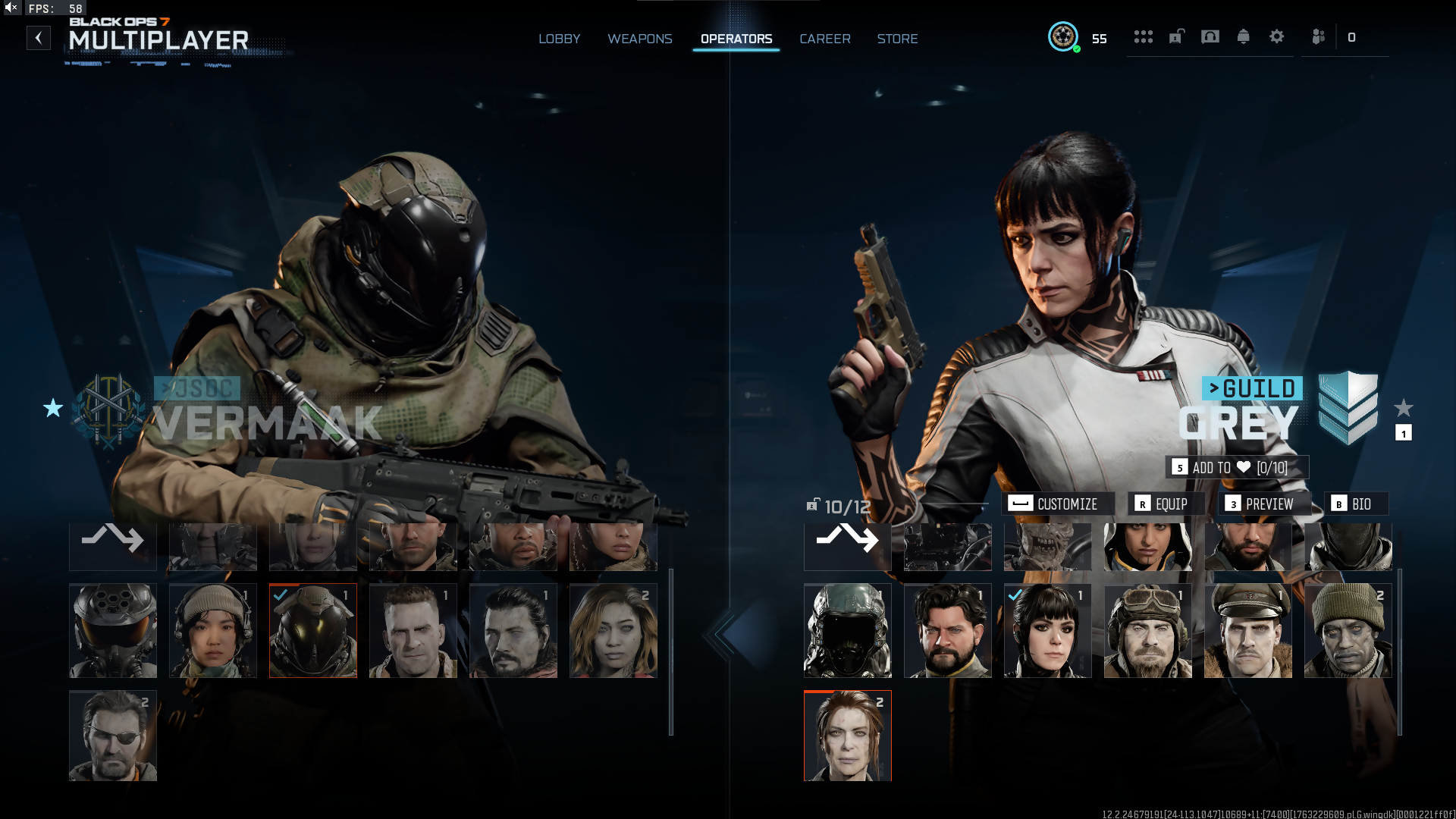Go to the Store tab
Image resolution: width=1456 pixels, height=819 pixels.
coord(897,39)
